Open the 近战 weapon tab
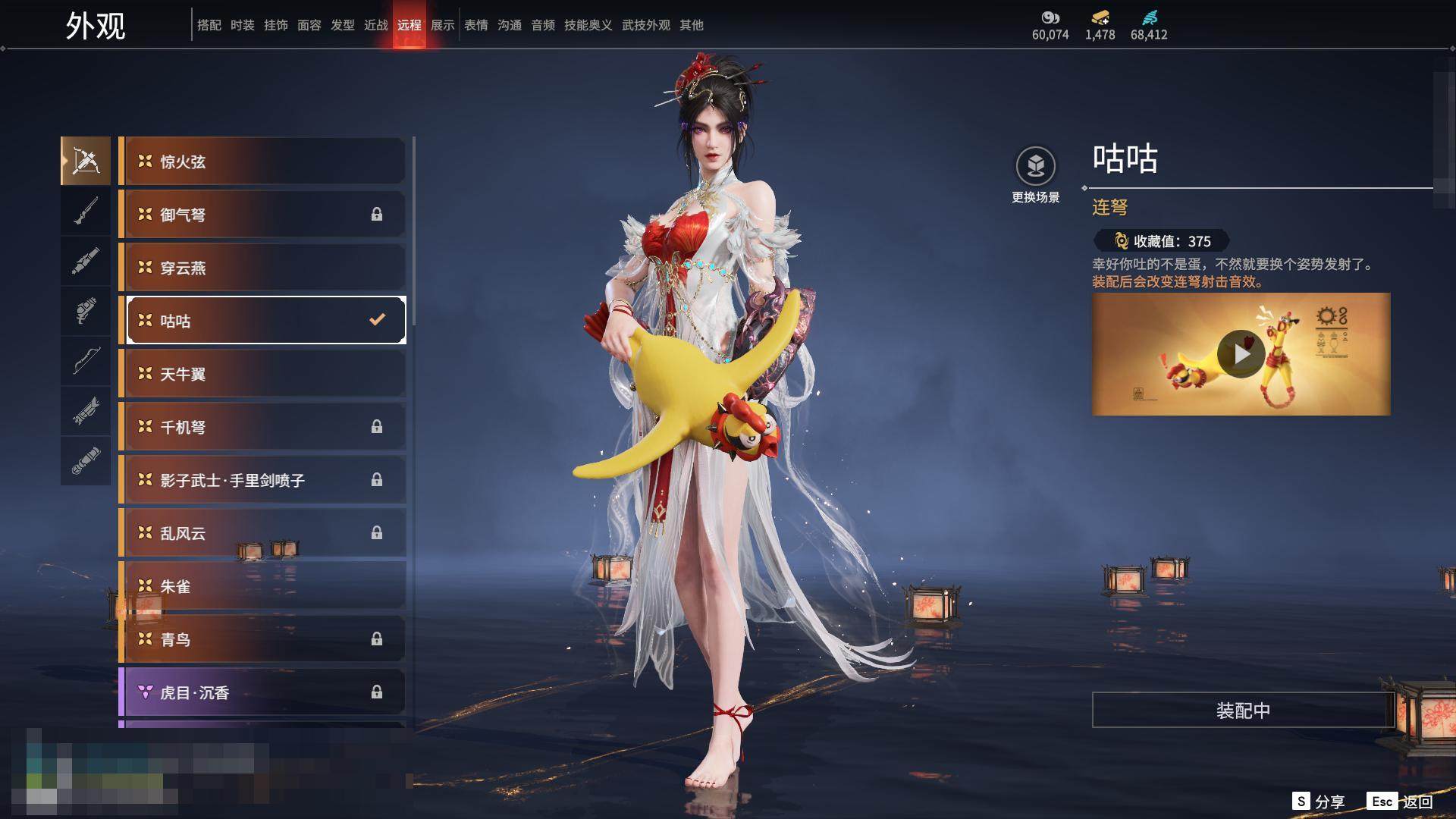 [x=376, y=25]
